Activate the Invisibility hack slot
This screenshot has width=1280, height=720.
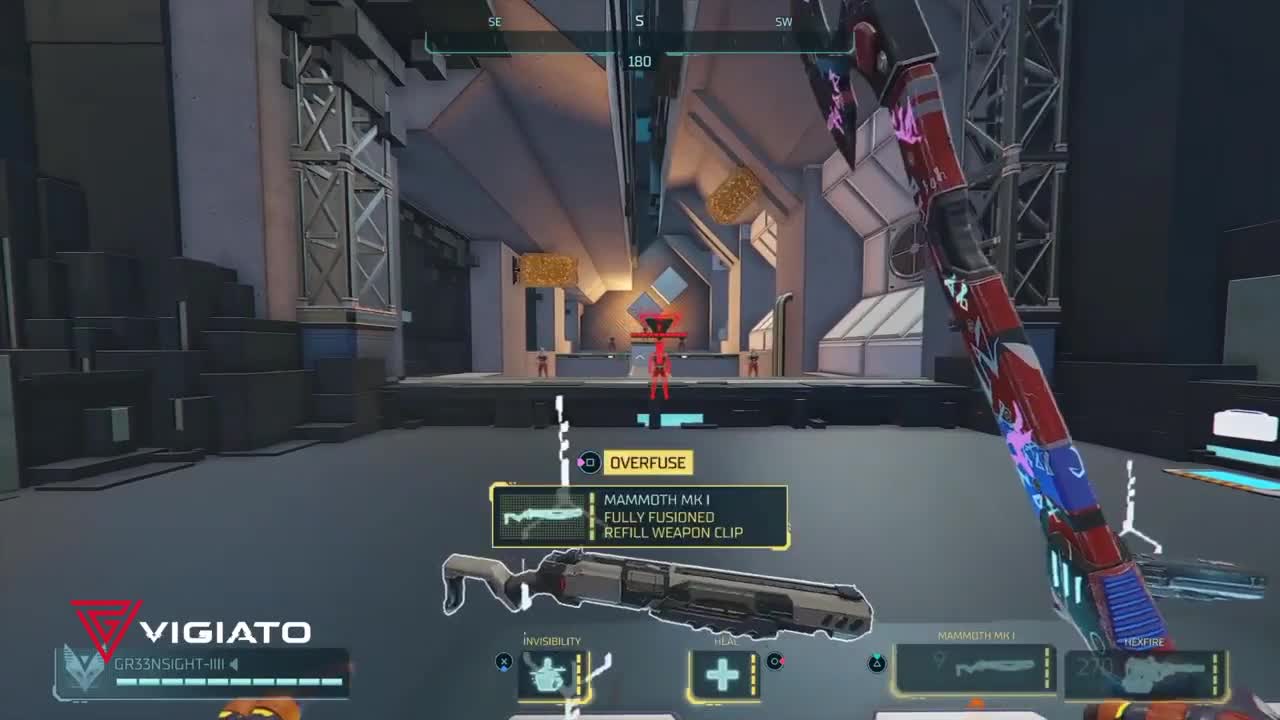tap(553, 675)
